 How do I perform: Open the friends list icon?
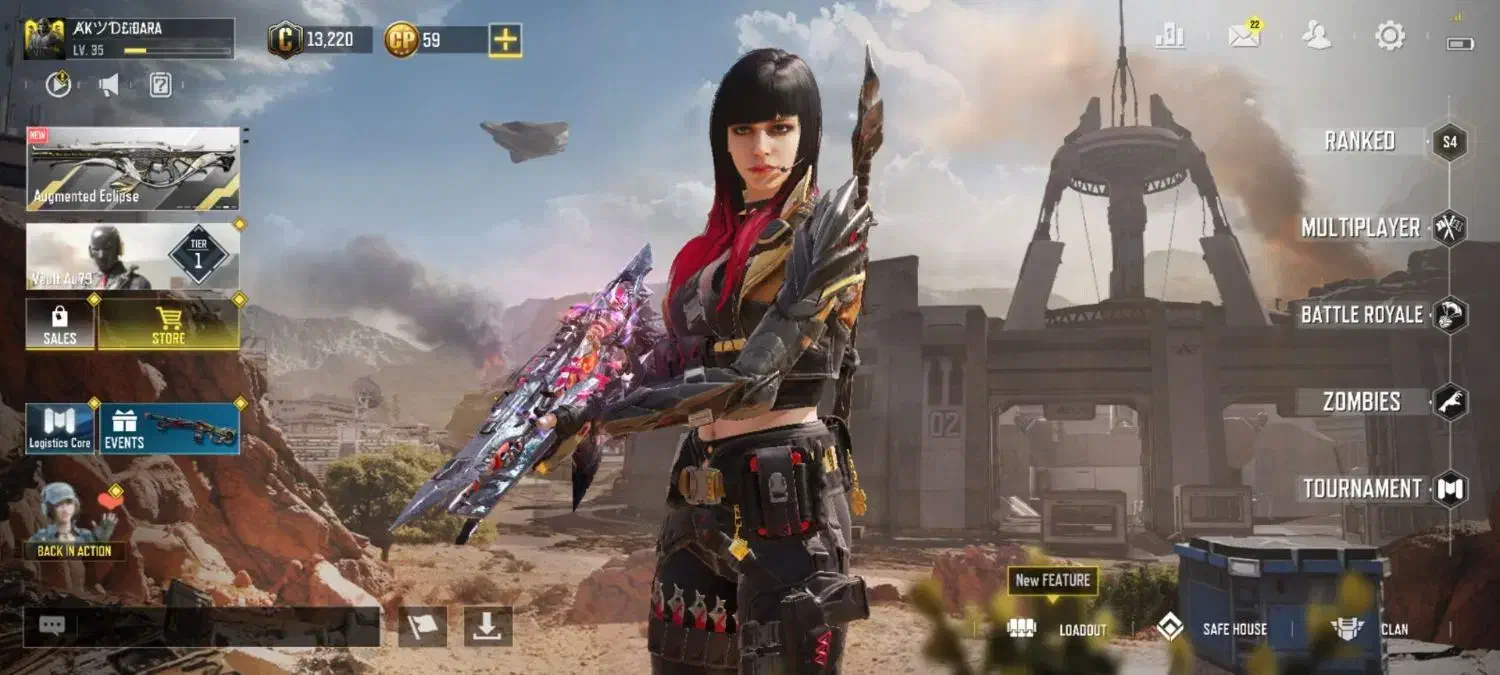click(1316, 37)
